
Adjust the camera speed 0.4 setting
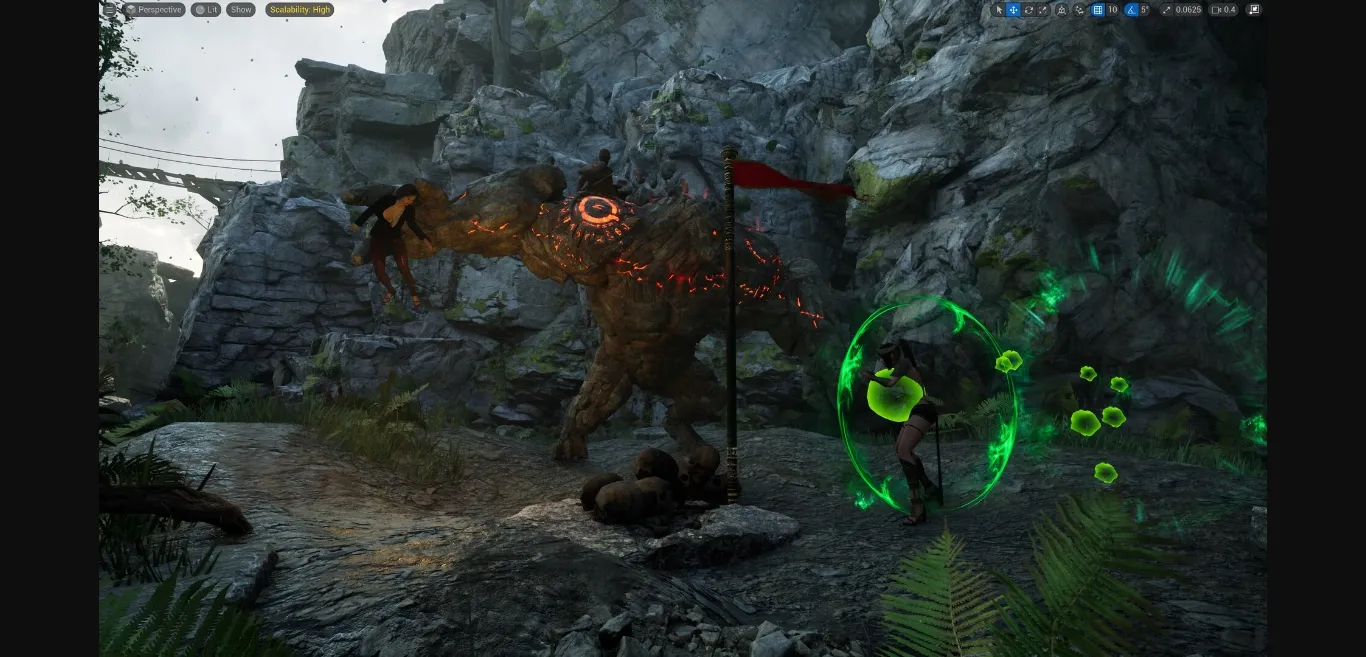(1224, 10)
